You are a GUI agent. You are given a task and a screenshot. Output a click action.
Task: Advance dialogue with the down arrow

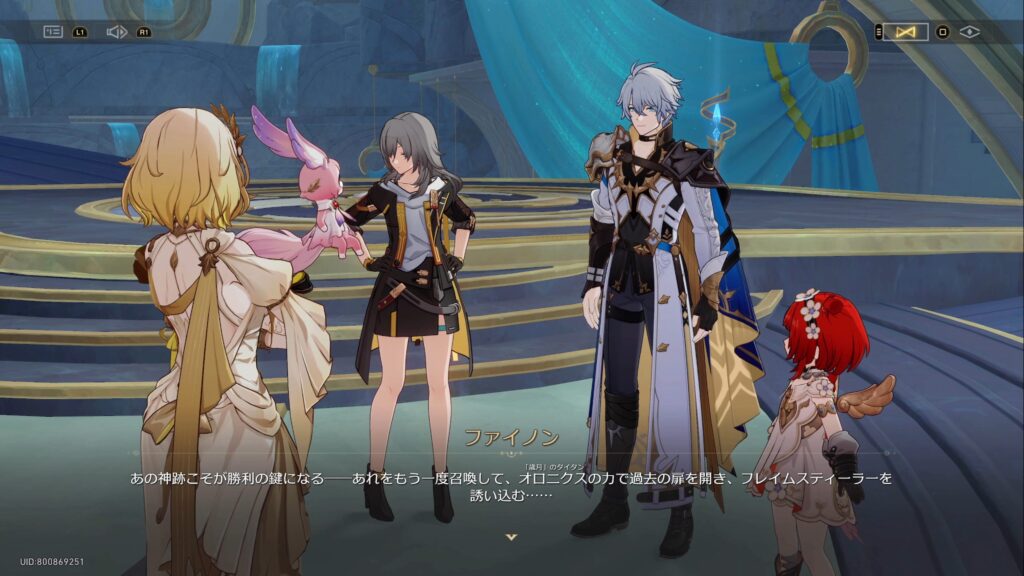click(x=512, y=537)
